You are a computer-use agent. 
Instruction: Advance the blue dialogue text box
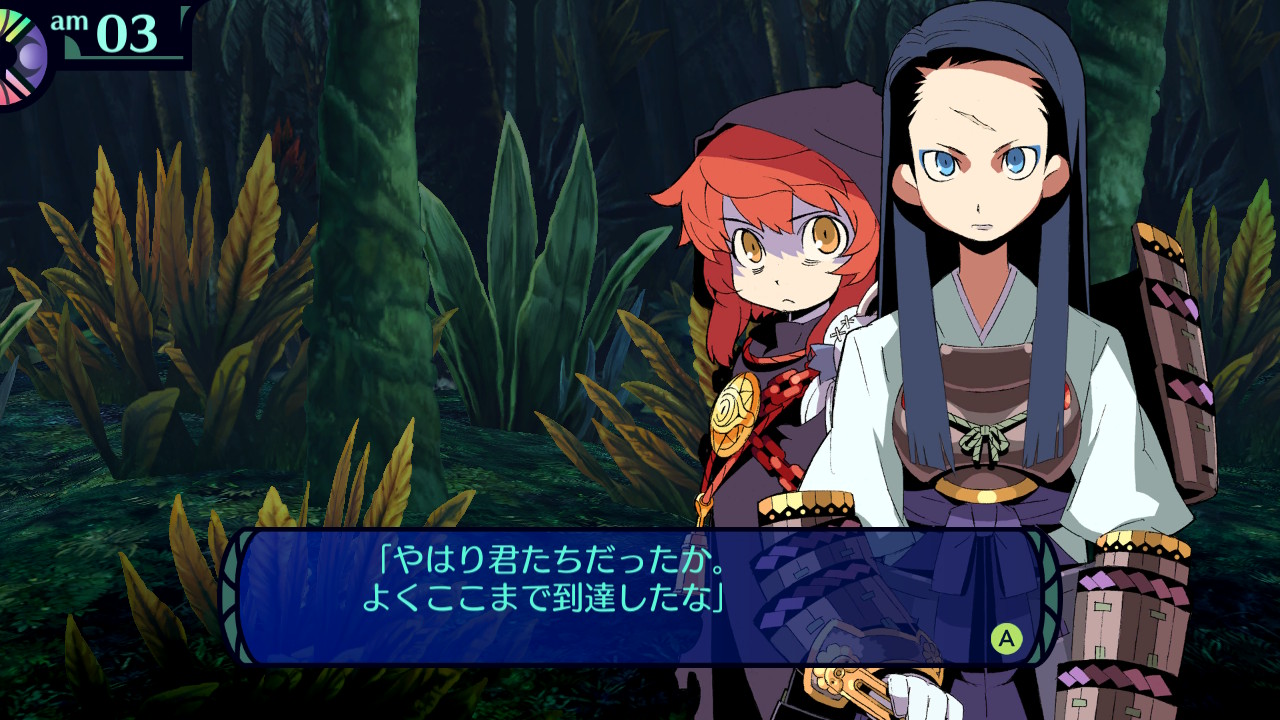1006,638
